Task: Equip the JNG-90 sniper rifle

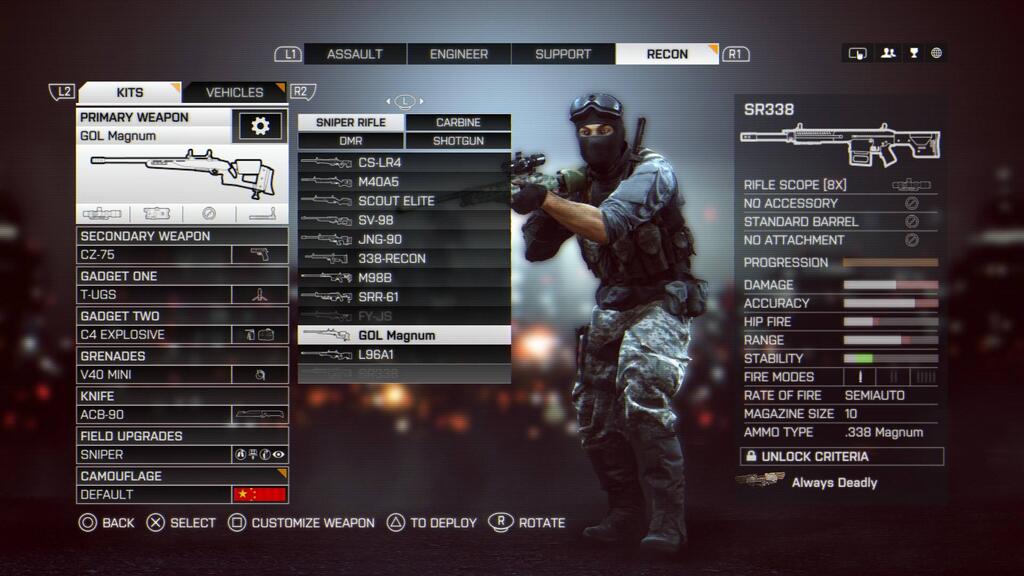Action: [x=404, y=239]
